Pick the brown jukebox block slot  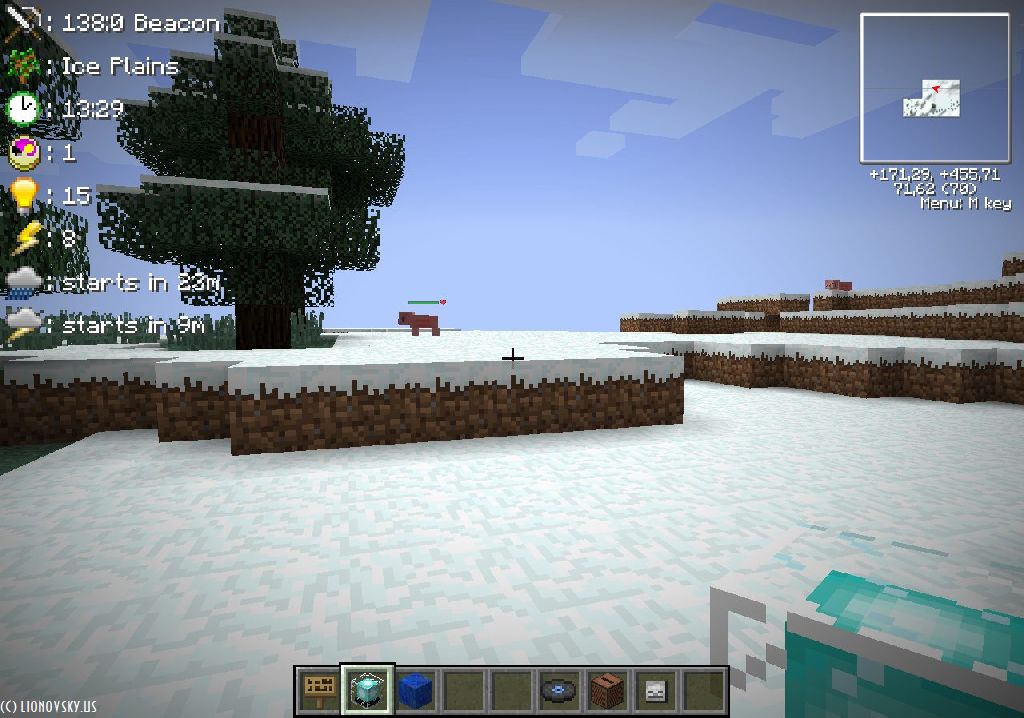click(x=607, y=690)
